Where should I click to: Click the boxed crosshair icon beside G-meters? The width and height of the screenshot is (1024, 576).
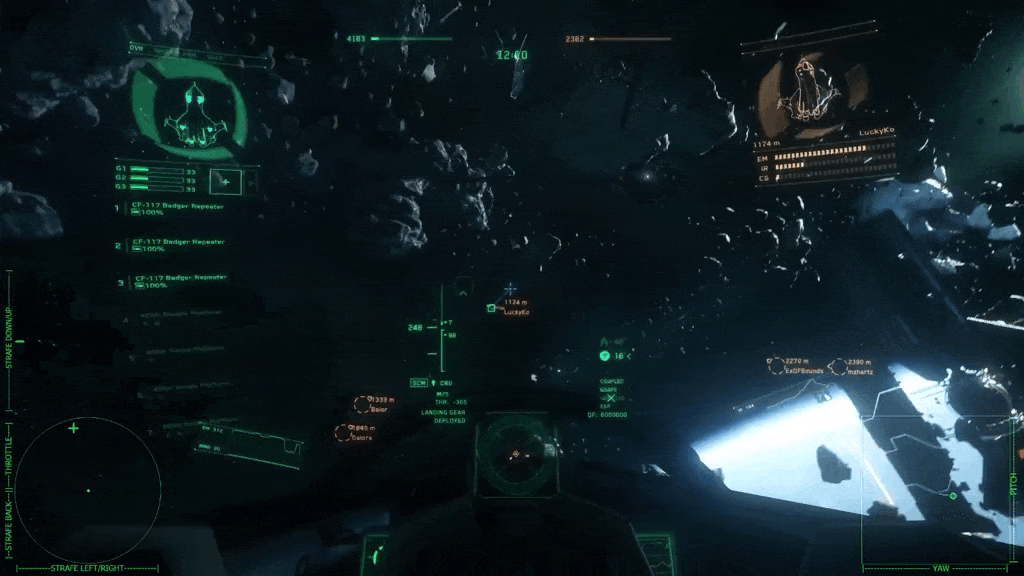tap(225, 181)
